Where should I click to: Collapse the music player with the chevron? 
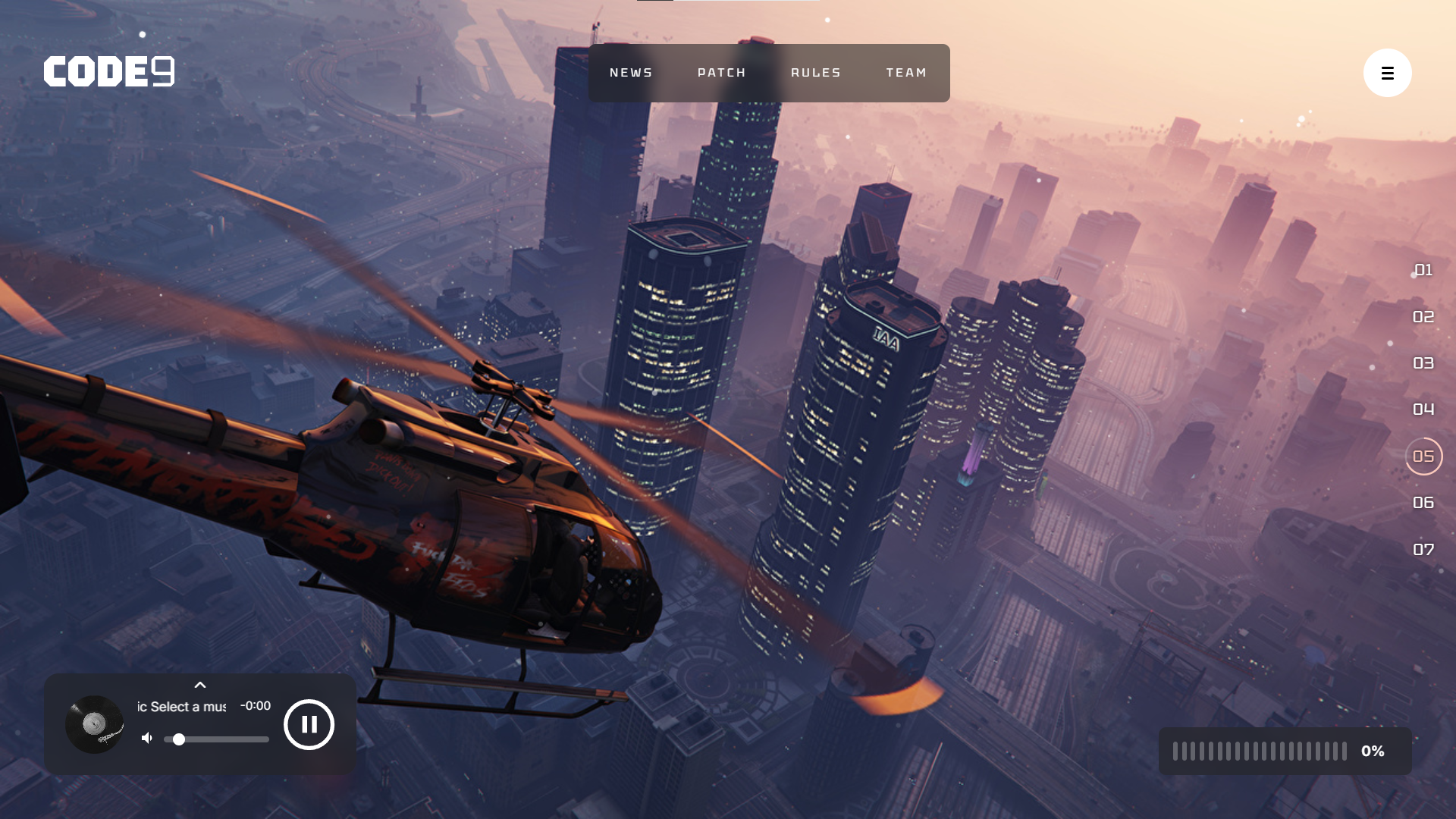200,685
